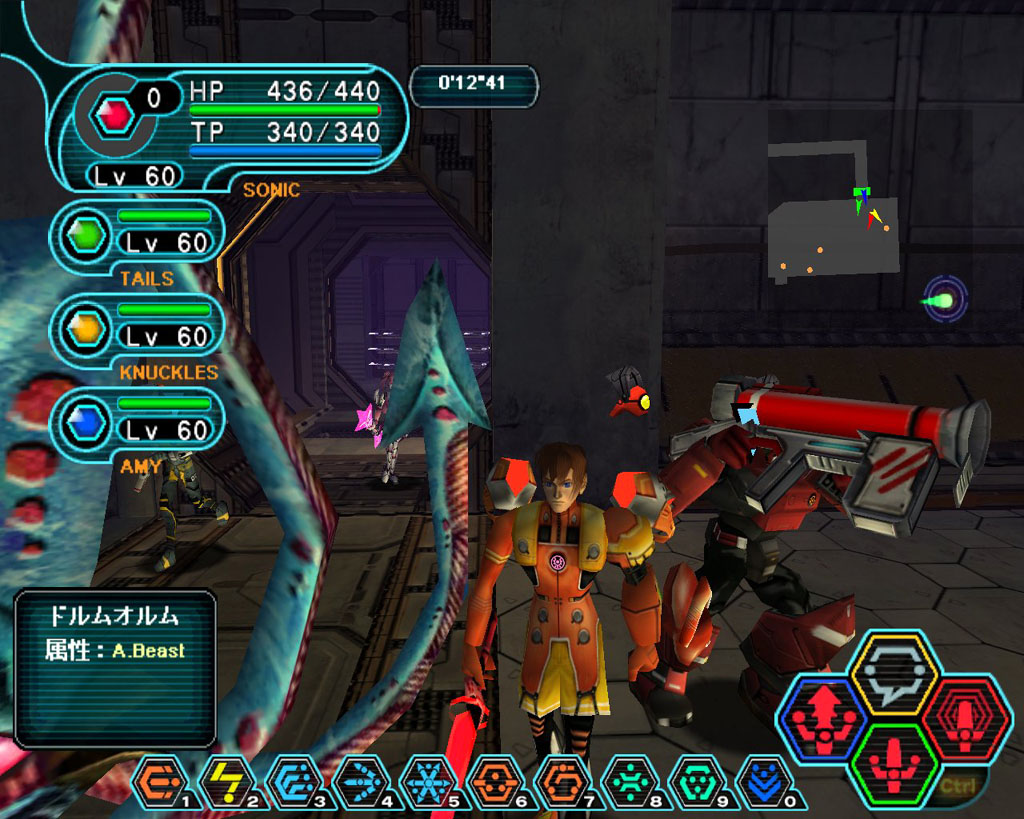Select the orange technique icon in hotbar slot 1

157,781
